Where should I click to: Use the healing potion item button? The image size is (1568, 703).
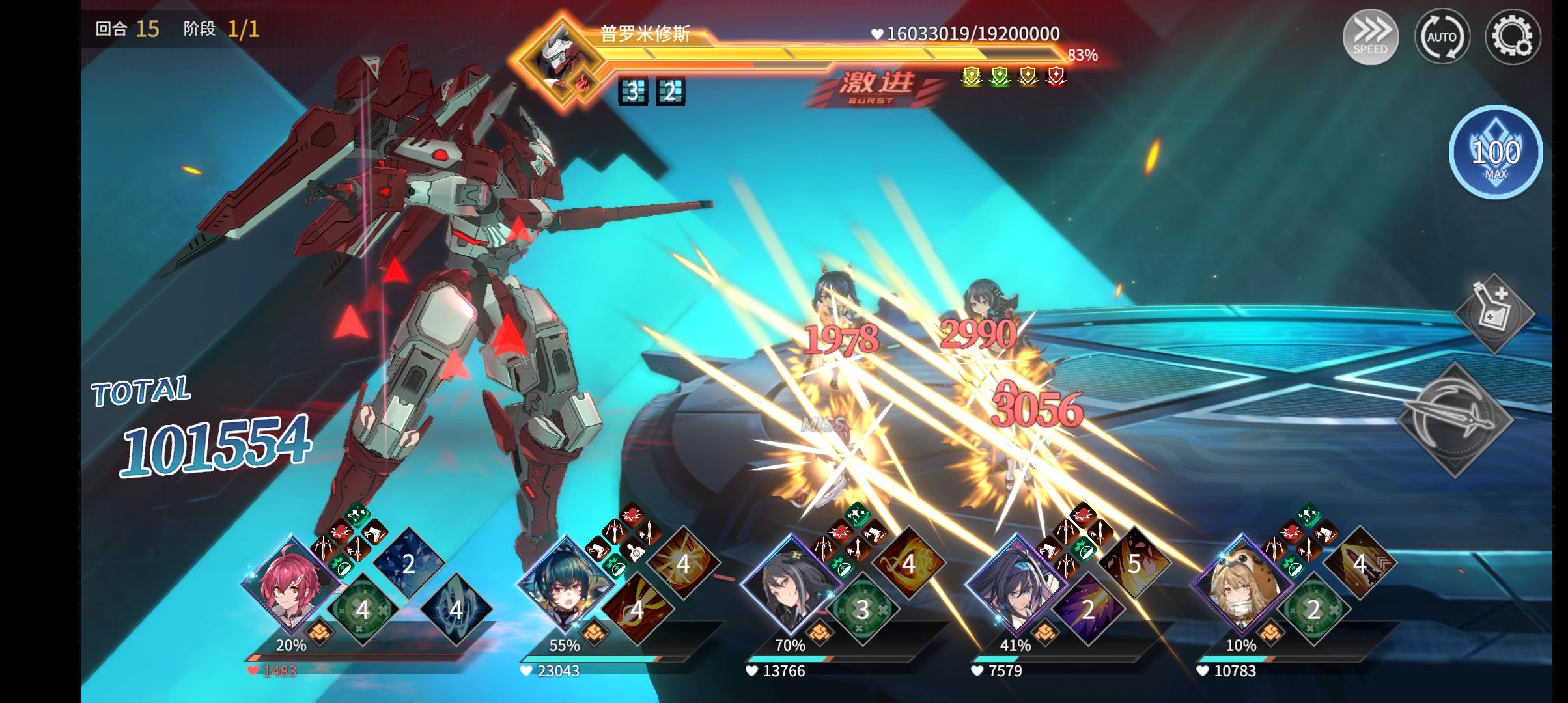(x=1494, y=314)
